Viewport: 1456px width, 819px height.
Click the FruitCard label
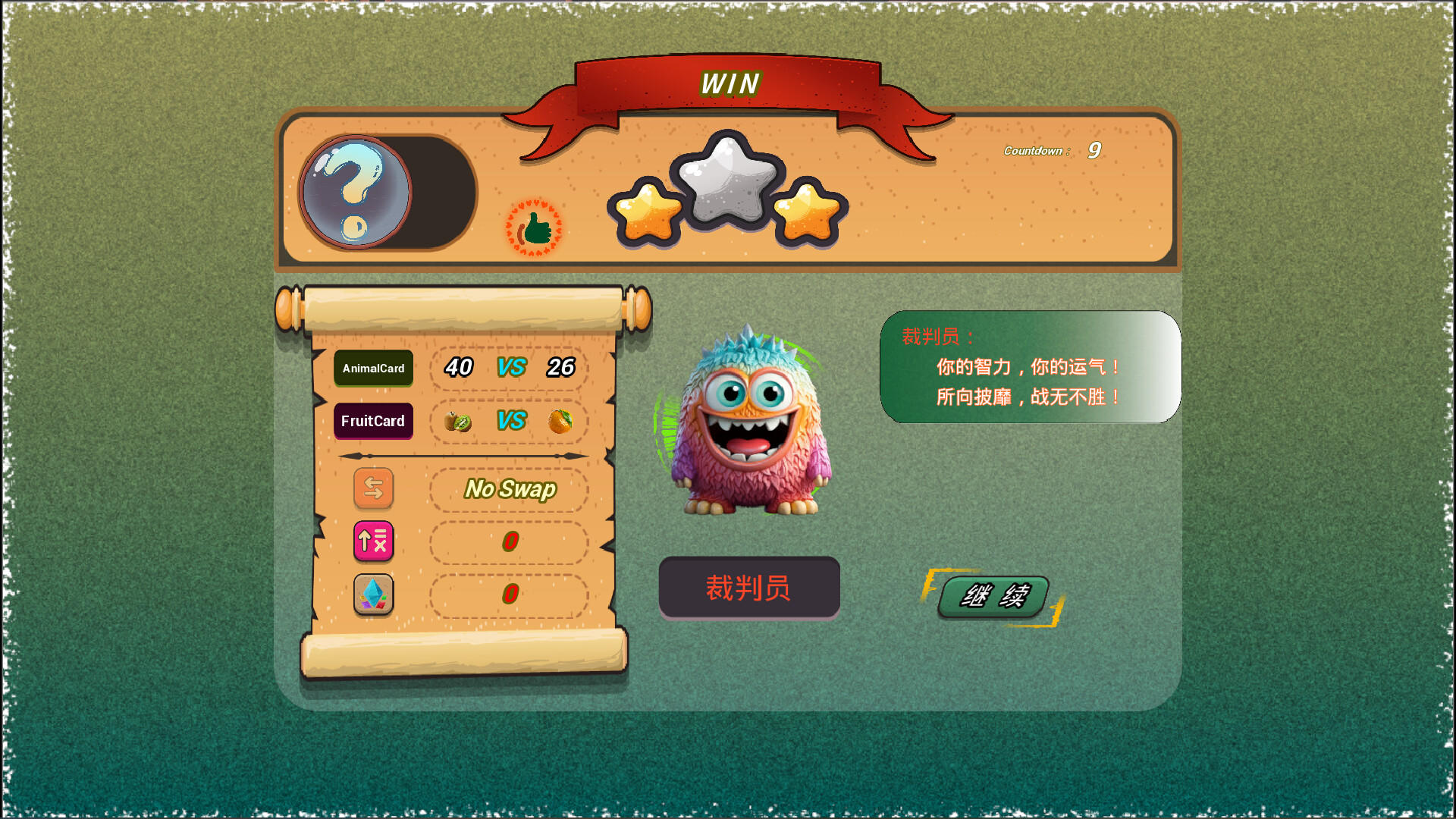(373, 422)
